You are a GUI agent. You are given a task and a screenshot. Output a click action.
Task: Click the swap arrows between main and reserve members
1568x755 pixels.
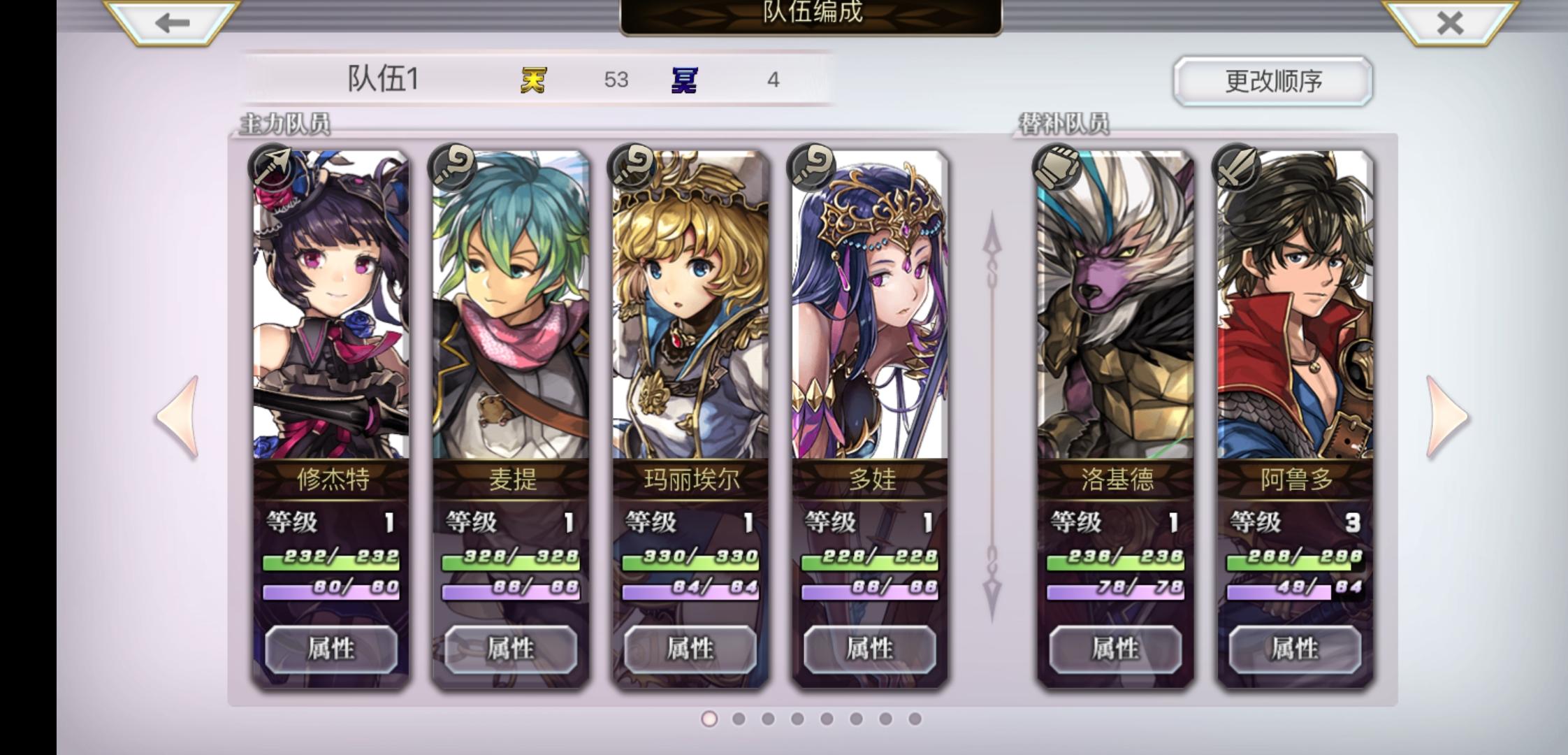pyautogui.click(x=992, y=412)
